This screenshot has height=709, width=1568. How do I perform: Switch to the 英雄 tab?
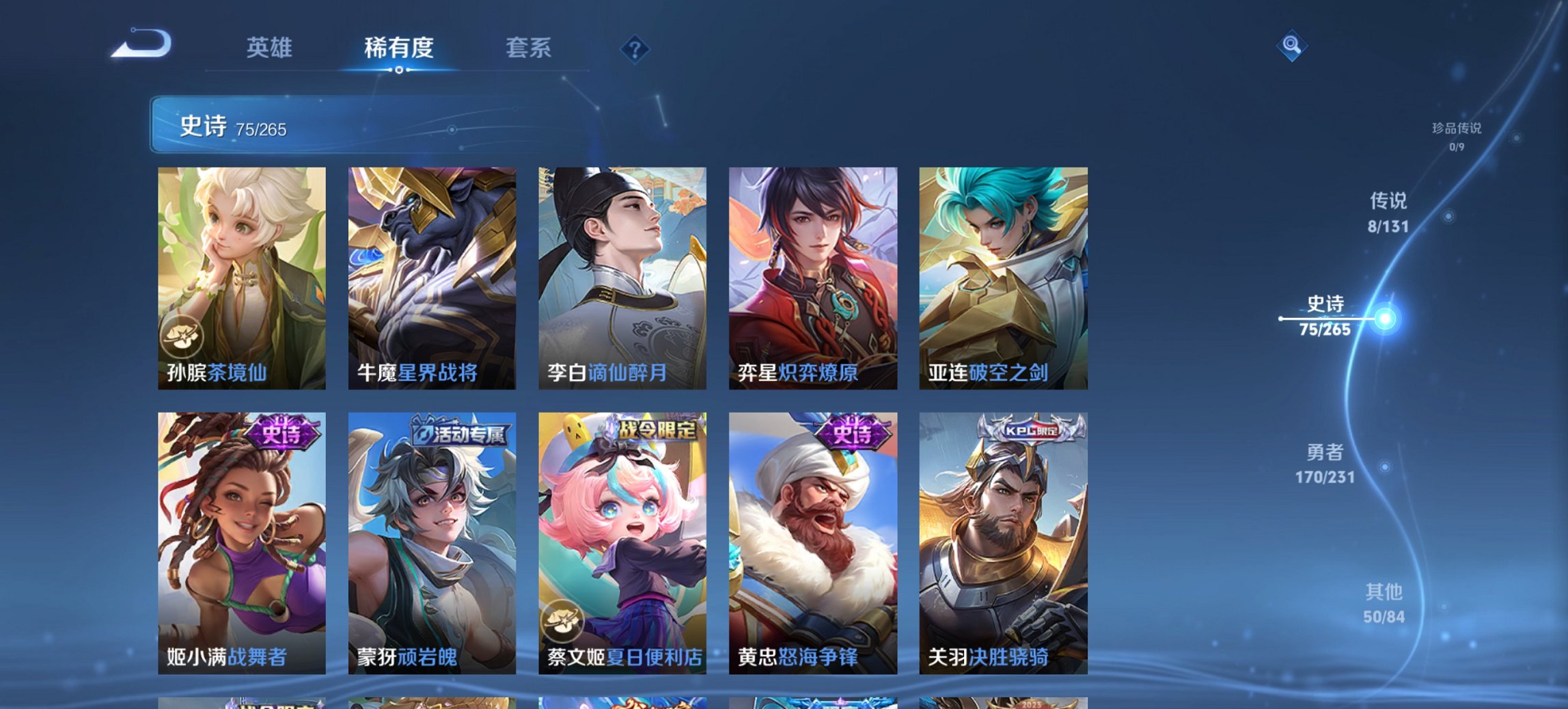pyautogui.click(x=271, y=48)
